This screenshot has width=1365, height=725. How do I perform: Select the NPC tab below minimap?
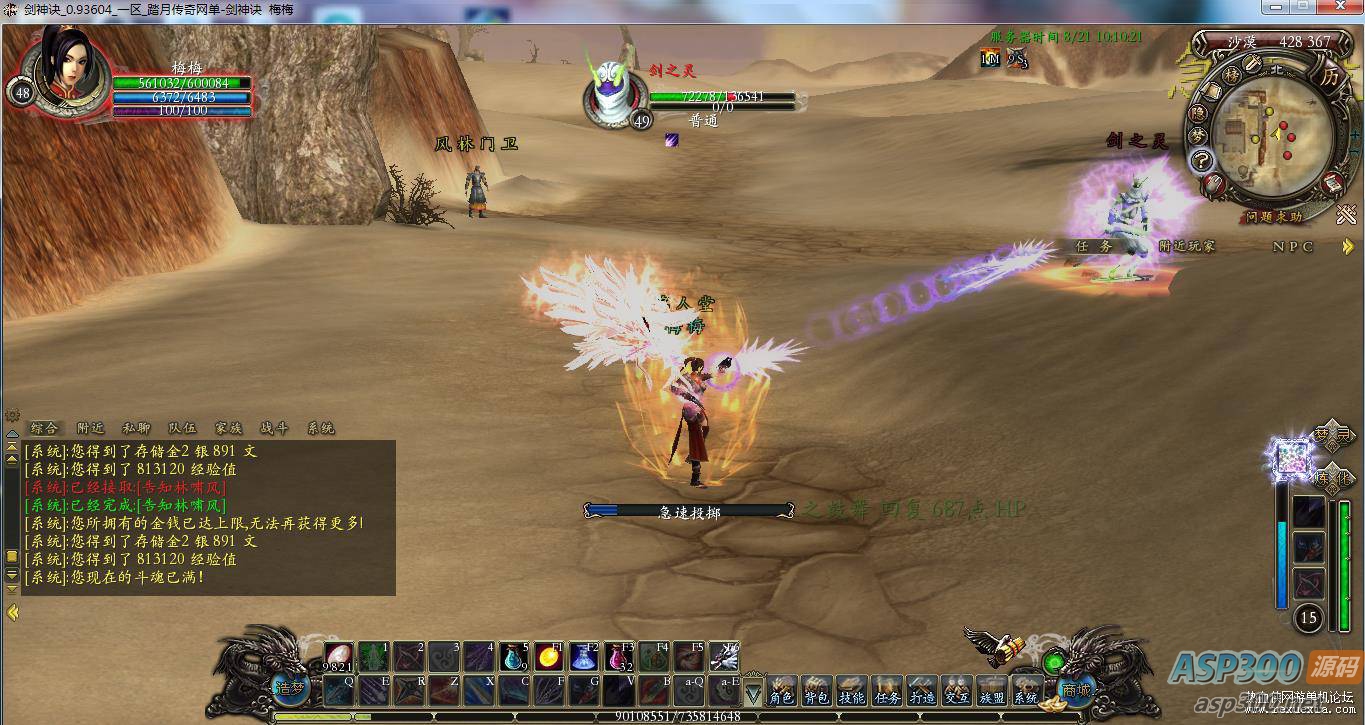click(x=1293, y=246)
